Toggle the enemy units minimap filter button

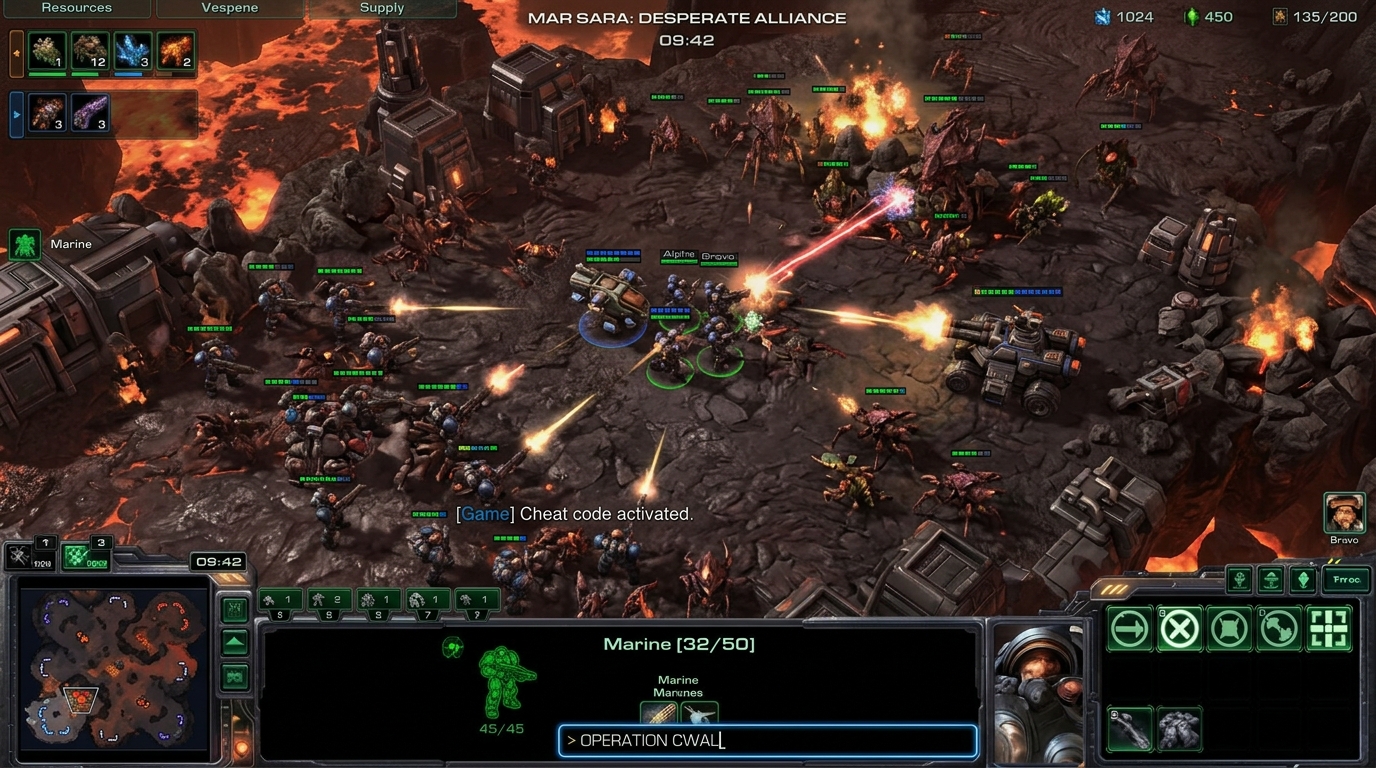coord(234,678)
